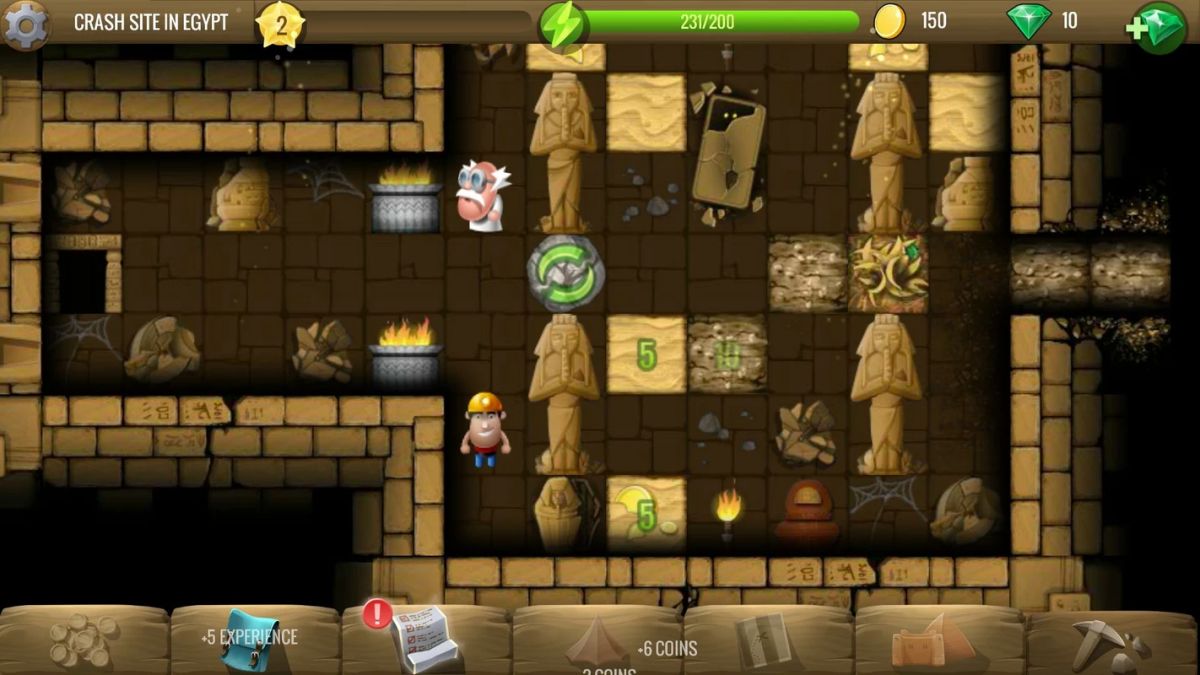
Task: Buy more gems with the plus-gem button
Action: coord(1158,26)
